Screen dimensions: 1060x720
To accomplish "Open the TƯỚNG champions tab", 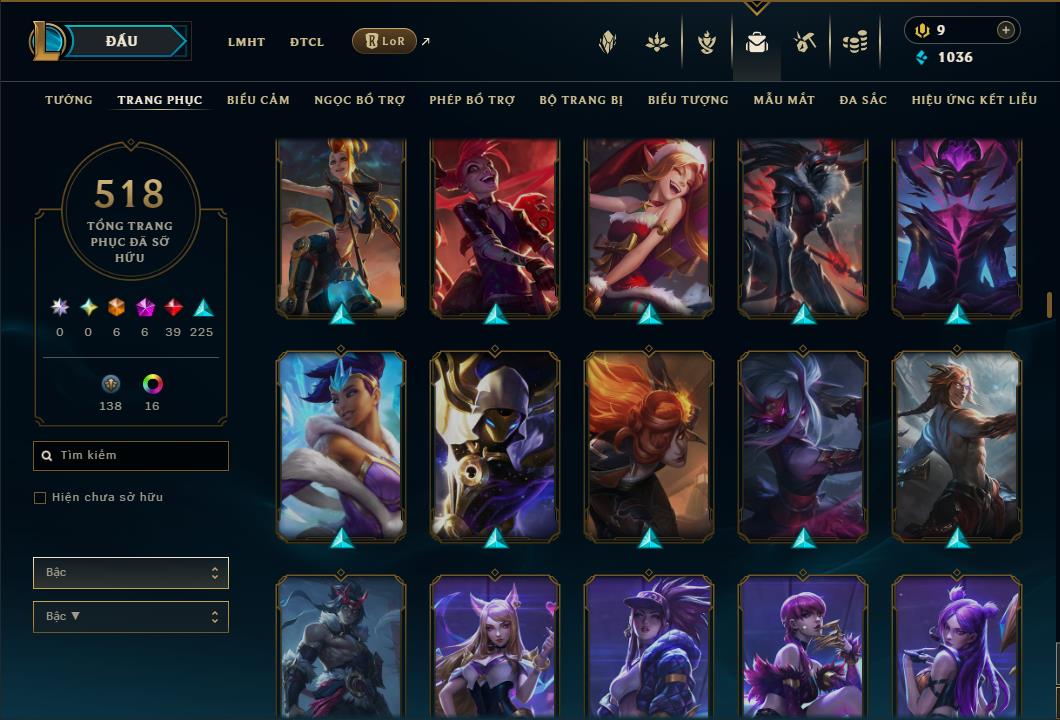I will [69, 100].
